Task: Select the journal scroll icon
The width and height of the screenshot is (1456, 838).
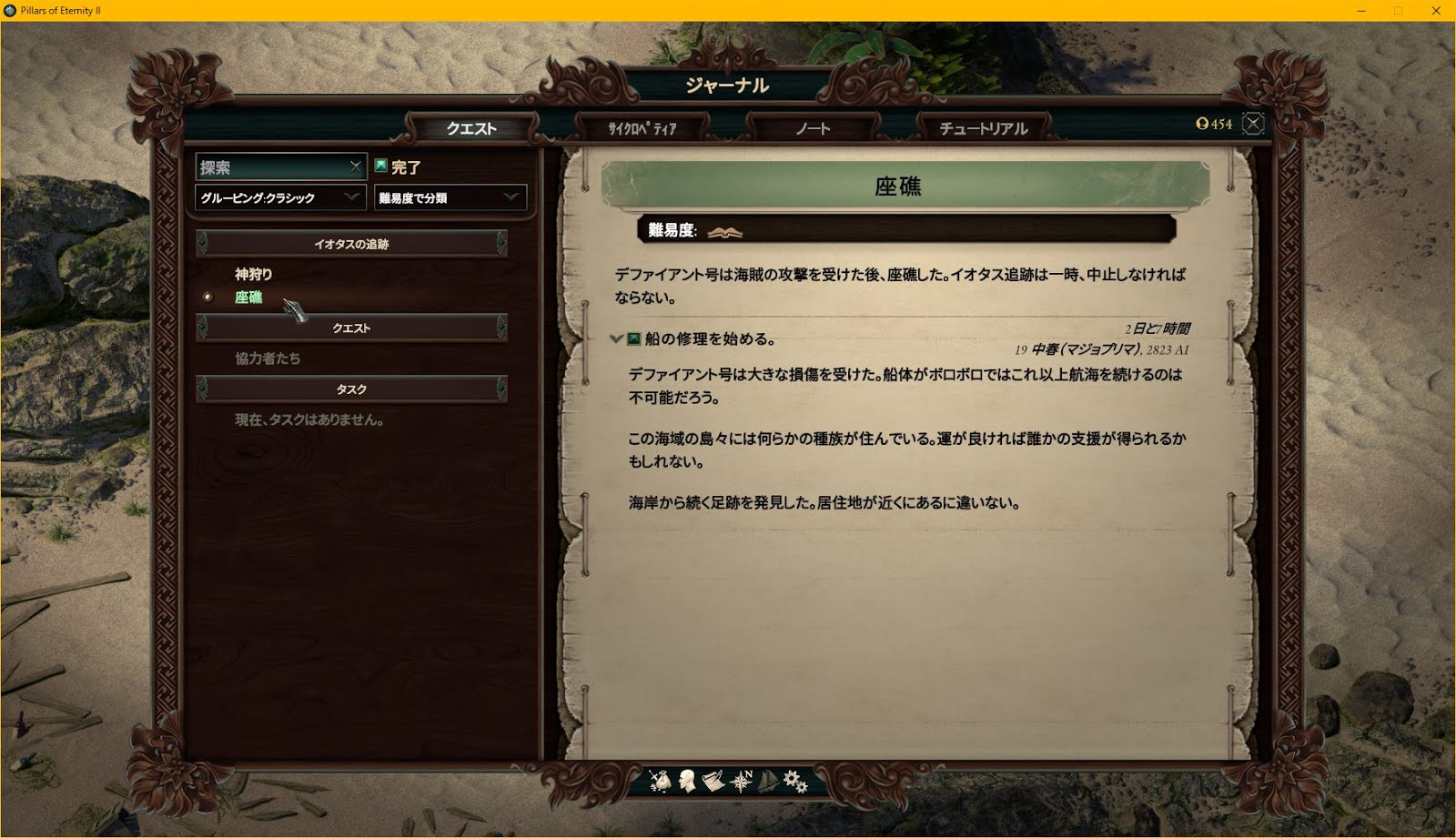Action: tap(712, 781)
